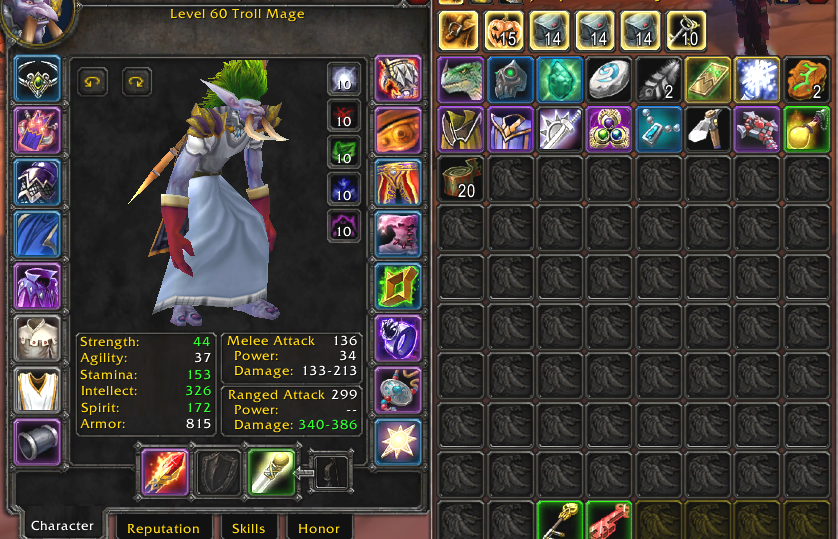This screenshot has width=838, height=539.
Task: Rotate the character model left
Action: click(x=94, y=82)
